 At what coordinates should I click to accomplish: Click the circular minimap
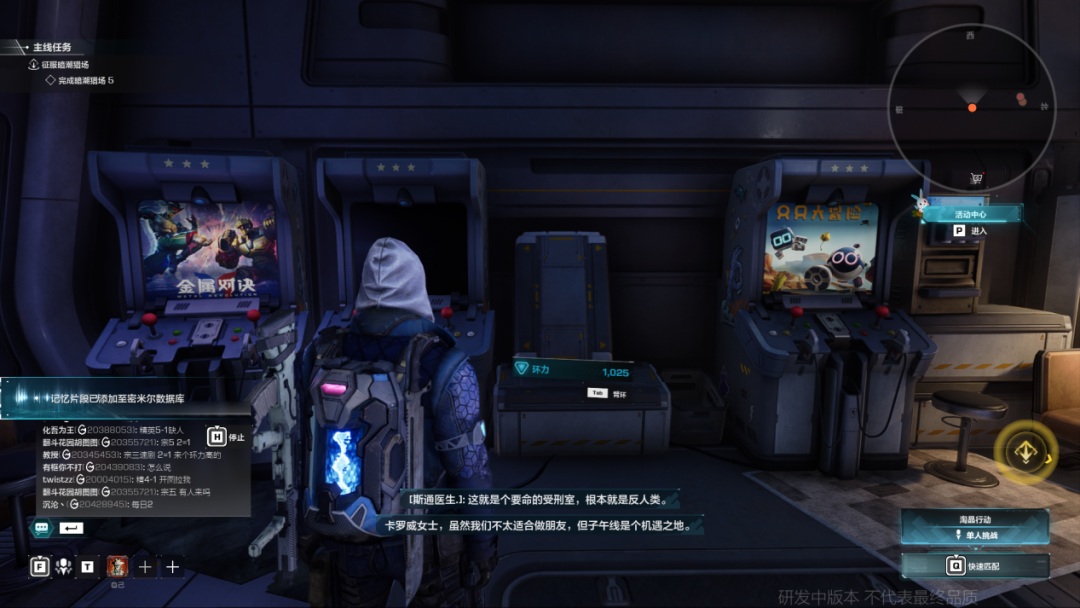point(971,107)
